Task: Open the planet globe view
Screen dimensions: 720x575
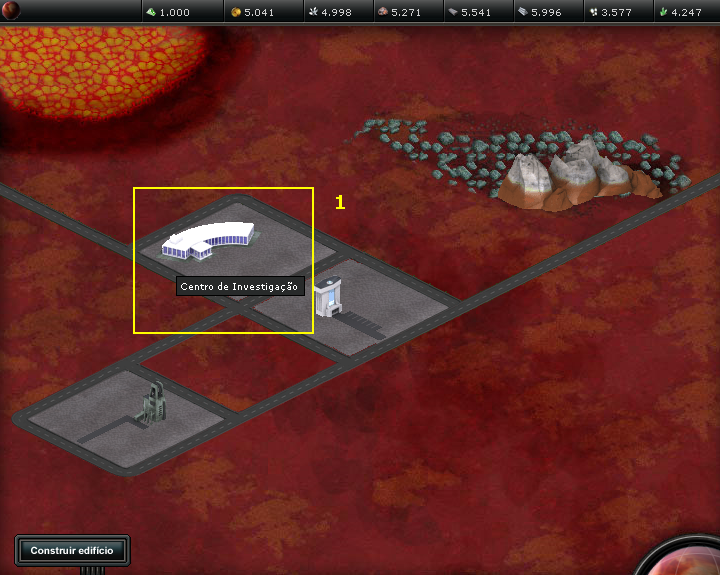Action: (x=692, y=560)
